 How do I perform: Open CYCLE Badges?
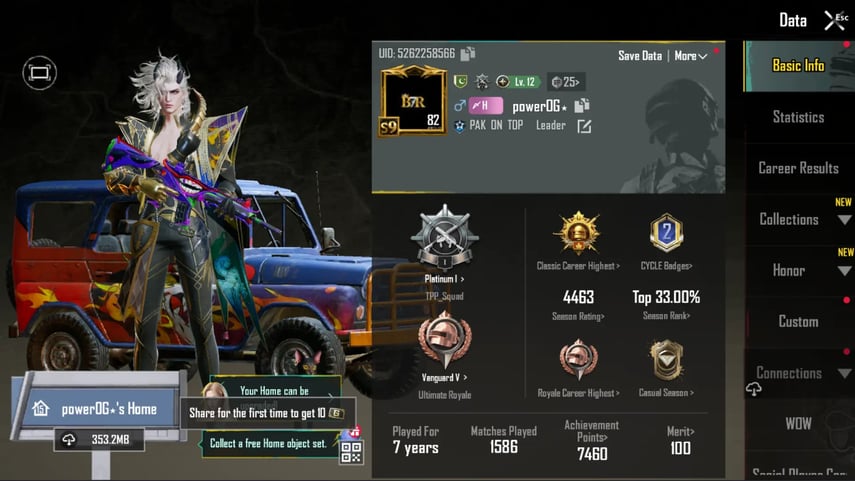pos(667,240)
